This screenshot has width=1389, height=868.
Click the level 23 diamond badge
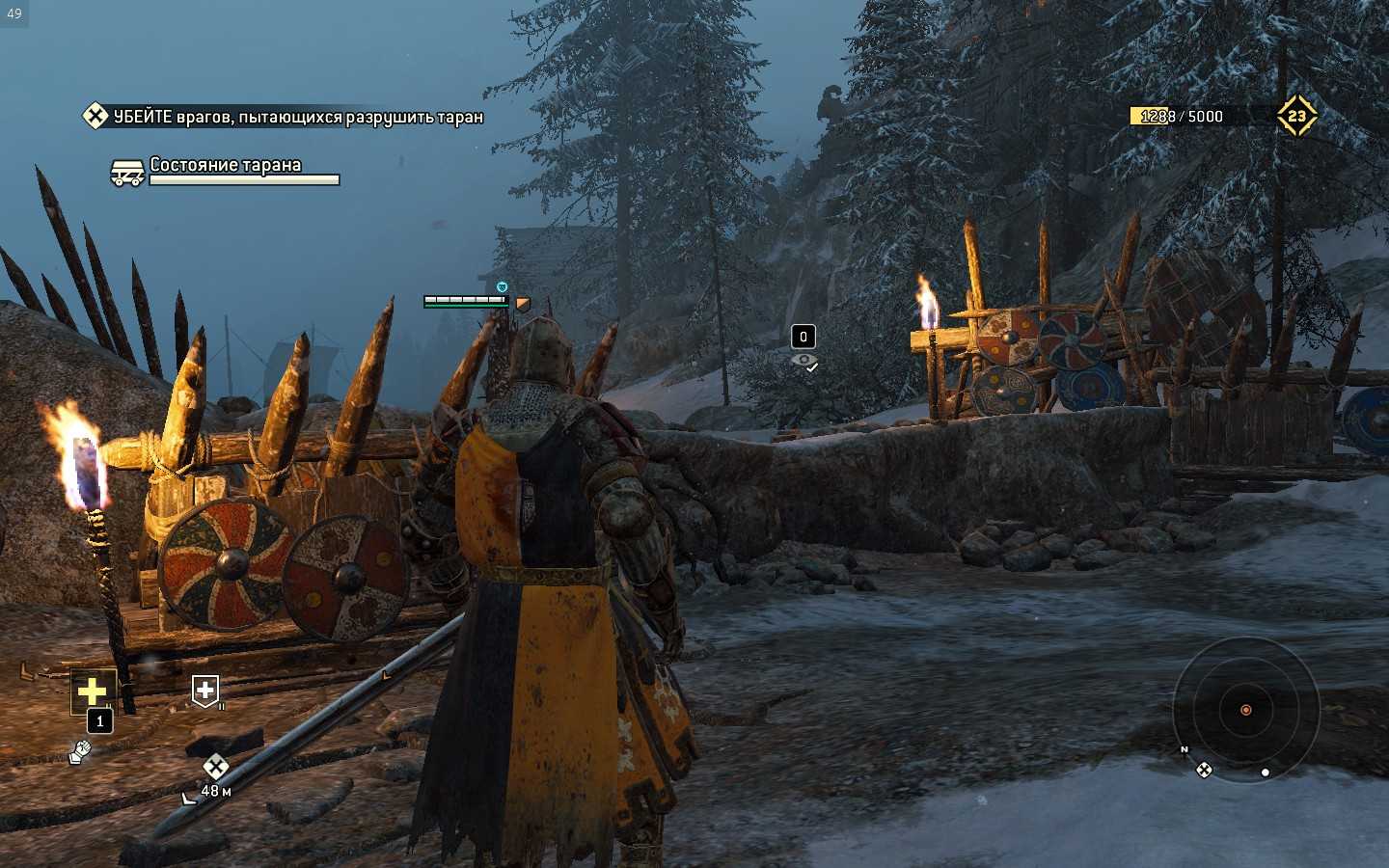click(1296, 116)
